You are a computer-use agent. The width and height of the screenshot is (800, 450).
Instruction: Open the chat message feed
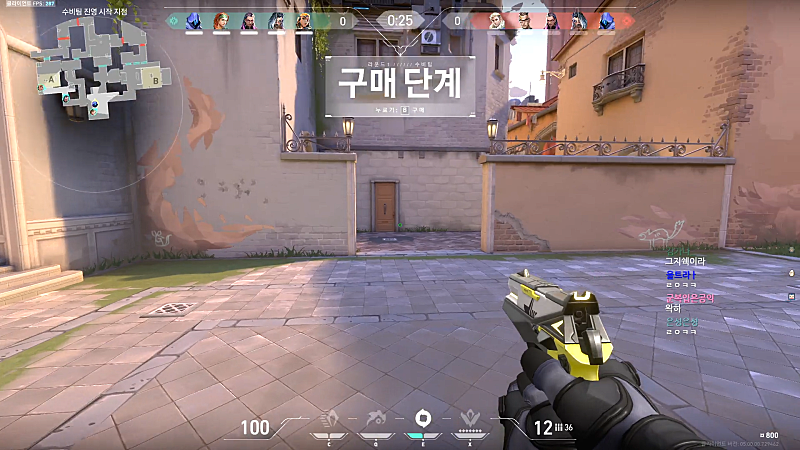click(x=692, y=295)
